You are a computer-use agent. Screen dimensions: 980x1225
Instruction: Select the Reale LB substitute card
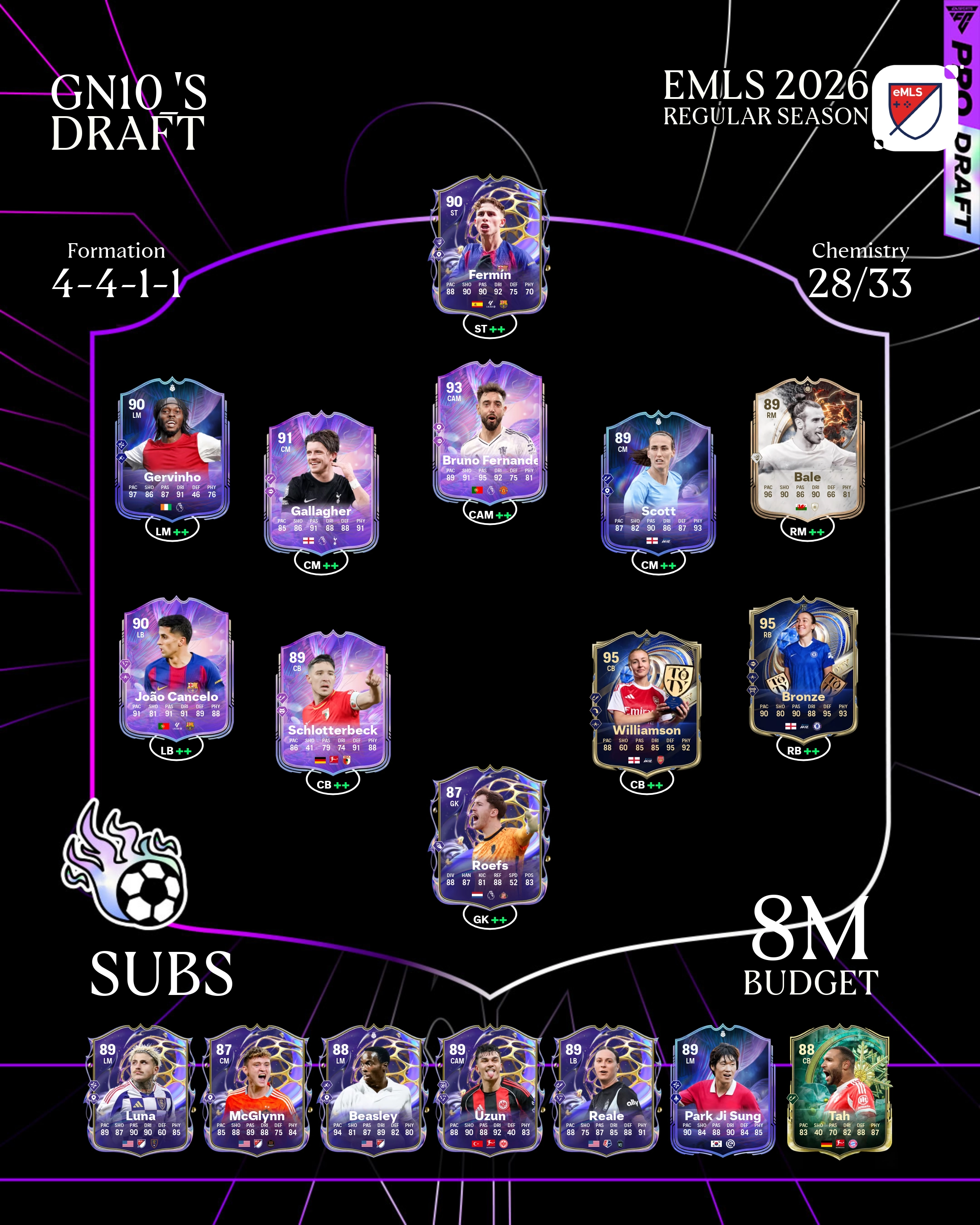(606, 1090)
